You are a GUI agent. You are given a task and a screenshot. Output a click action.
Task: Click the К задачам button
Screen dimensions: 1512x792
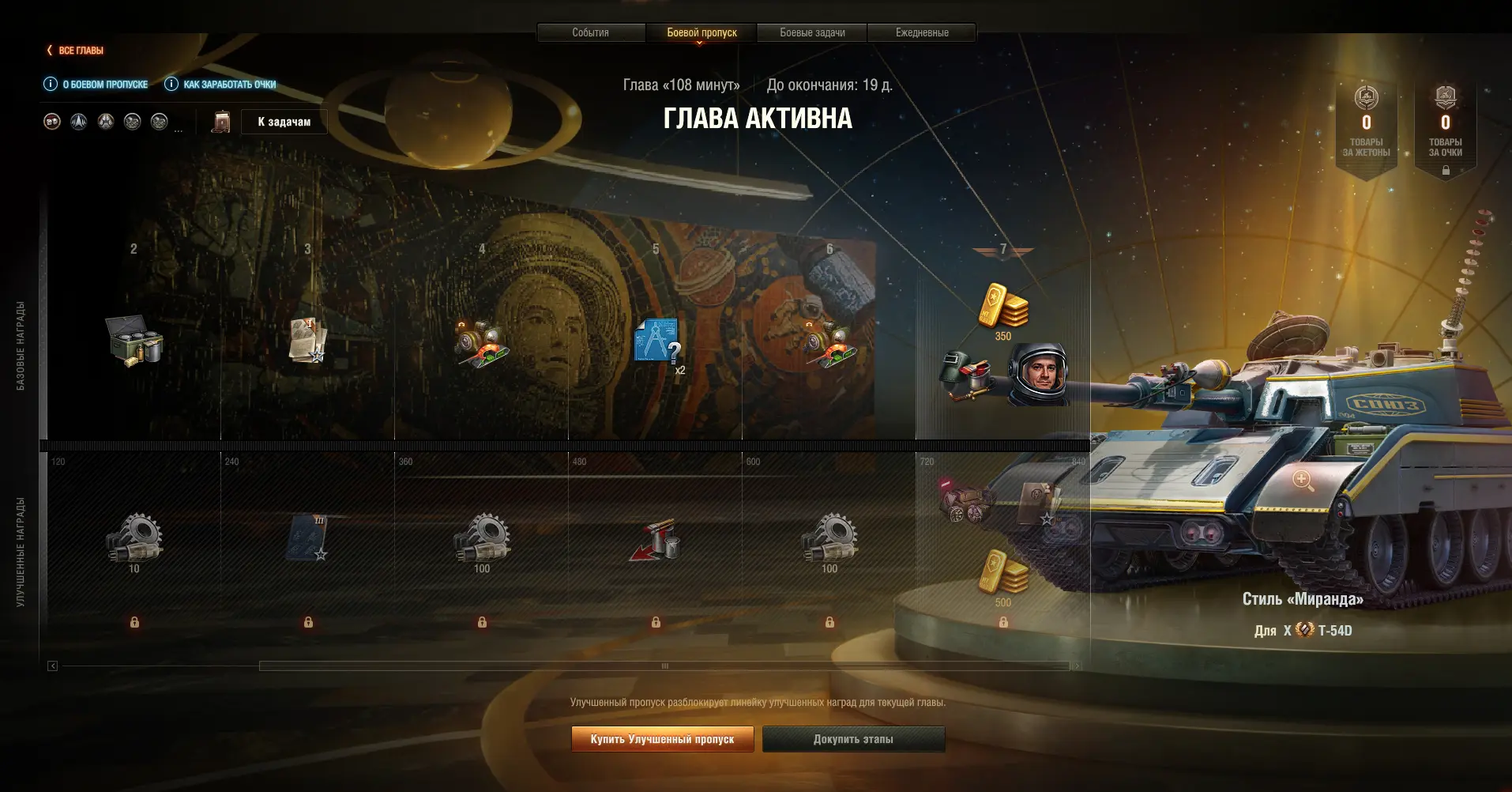click(284, 122)
